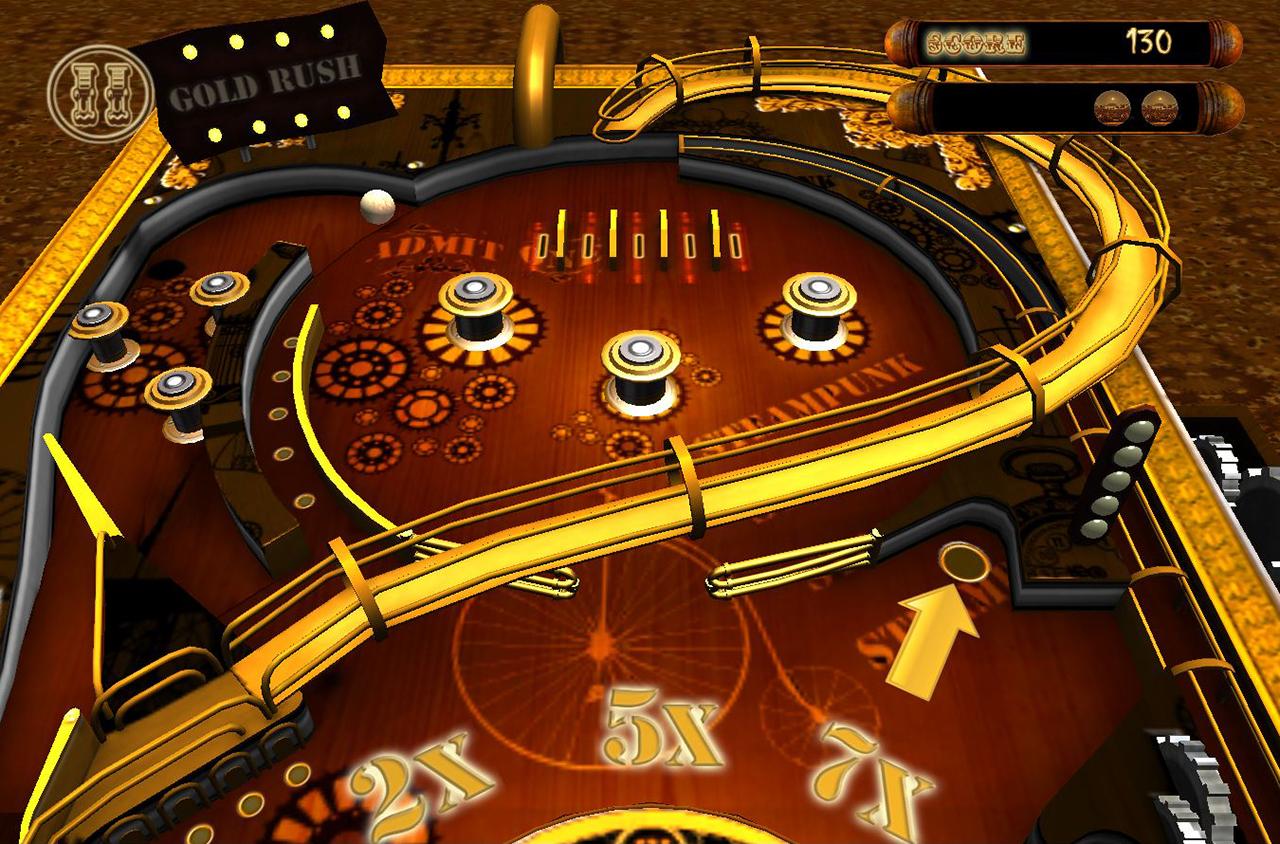This screenshot has width=1280, height=844.
Task: Select the GOLD RUSH illuminated sign
Action: pyautogui.click(x=270, y=85)
